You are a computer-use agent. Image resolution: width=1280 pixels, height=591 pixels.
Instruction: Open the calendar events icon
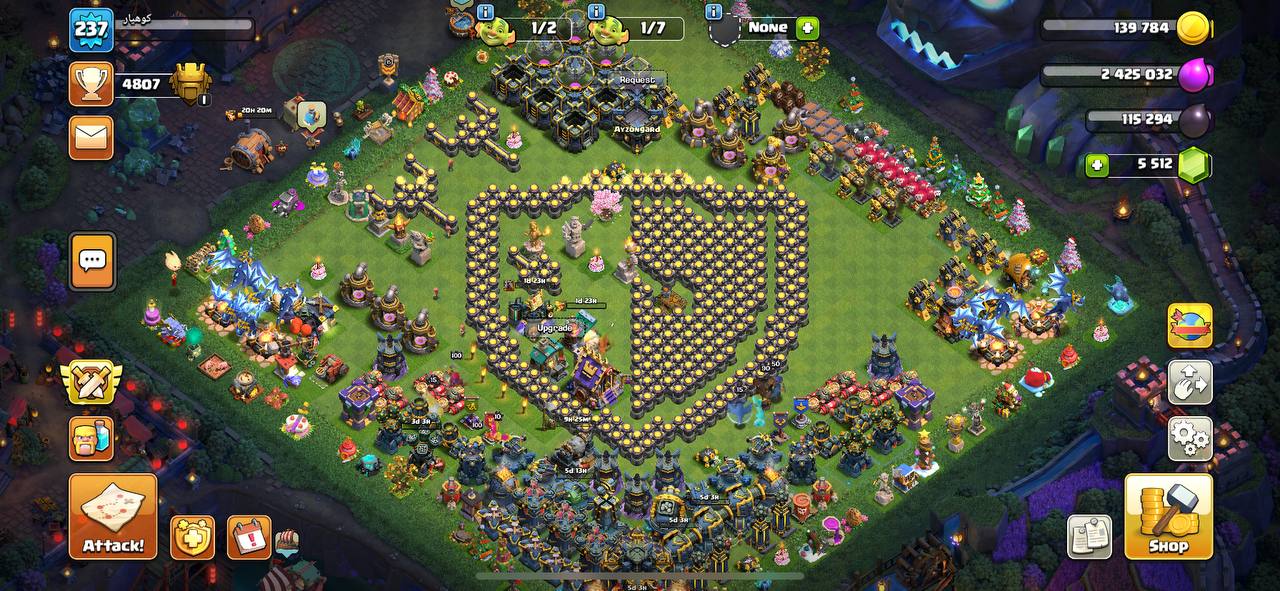pyautogui.click(x=249, y=538)
